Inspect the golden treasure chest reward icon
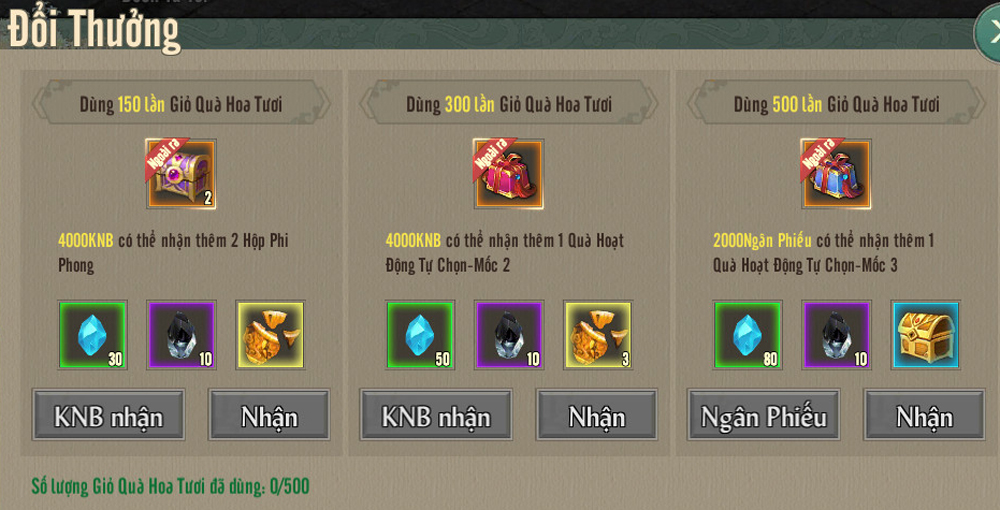This screenshot has height=510, width=1000. 925,334
